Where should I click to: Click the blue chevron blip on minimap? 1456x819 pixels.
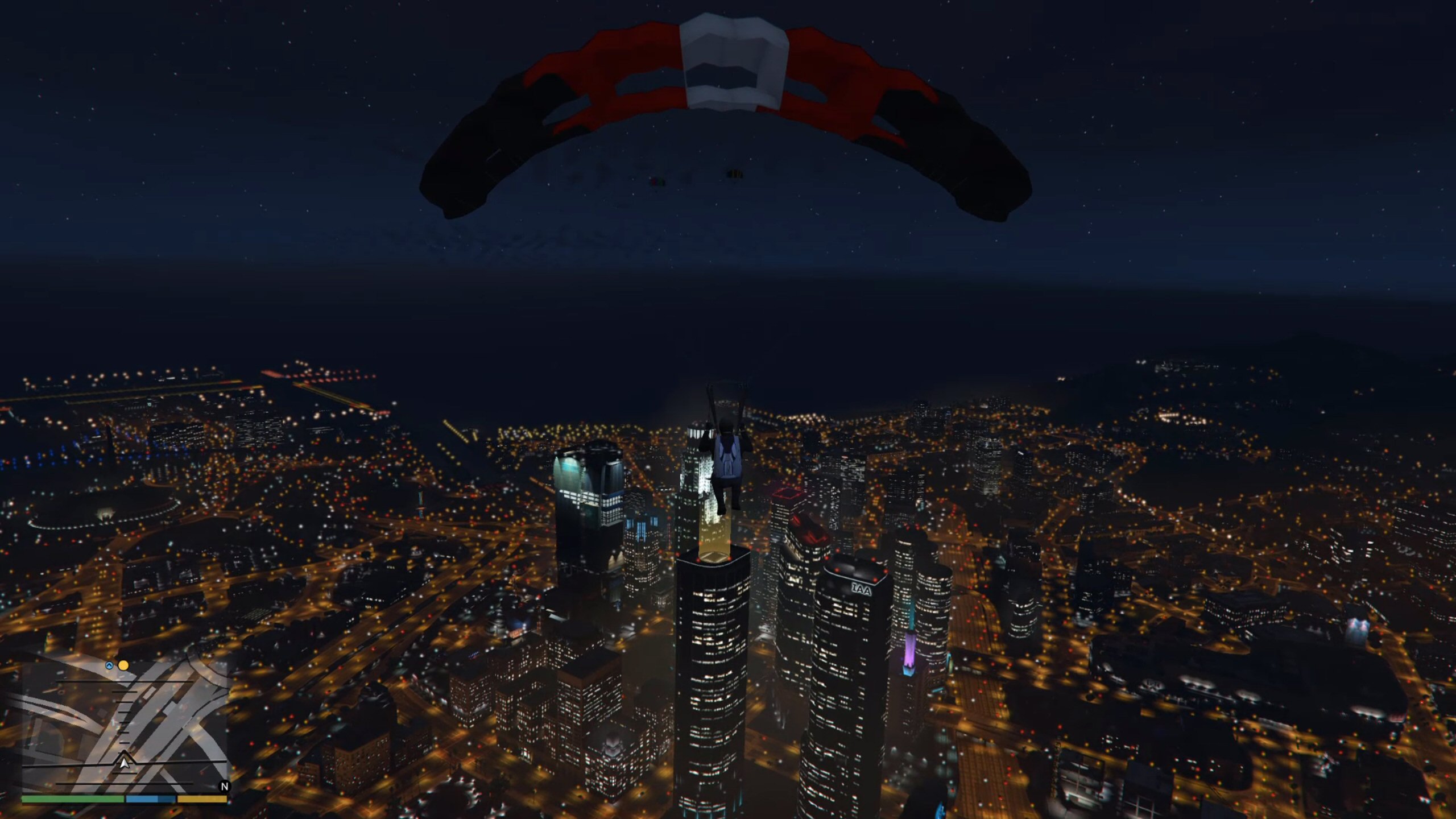point(109,665)
